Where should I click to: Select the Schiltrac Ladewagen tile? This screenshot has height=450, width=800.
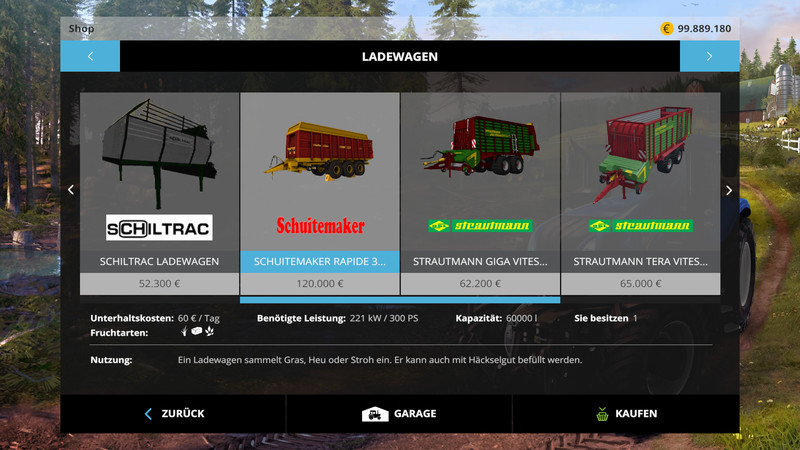pyautogui.click(x=159, y=190)
